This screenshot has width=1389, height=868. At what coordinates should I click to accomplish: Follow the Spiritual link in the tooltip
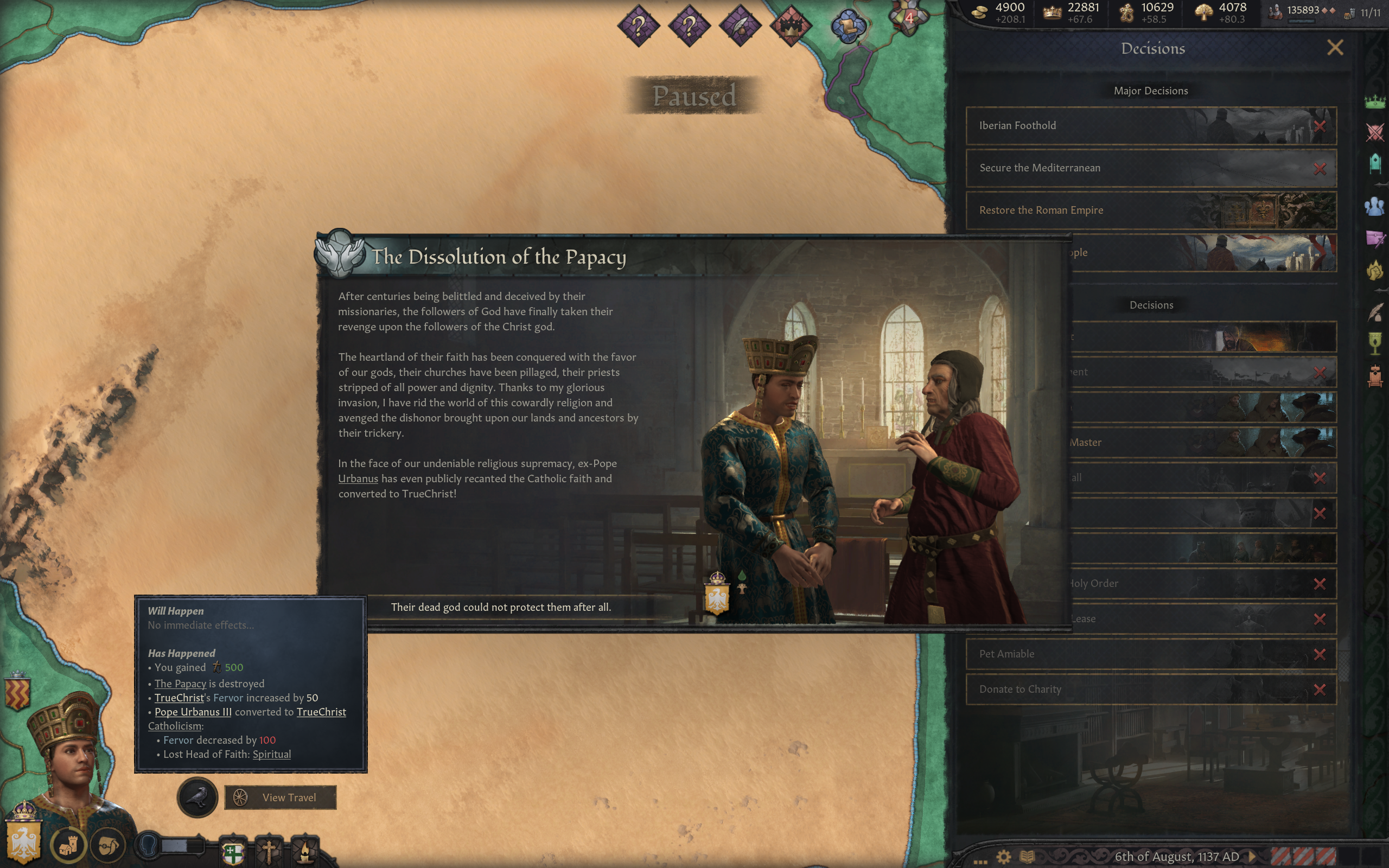[x=271, y=754]
